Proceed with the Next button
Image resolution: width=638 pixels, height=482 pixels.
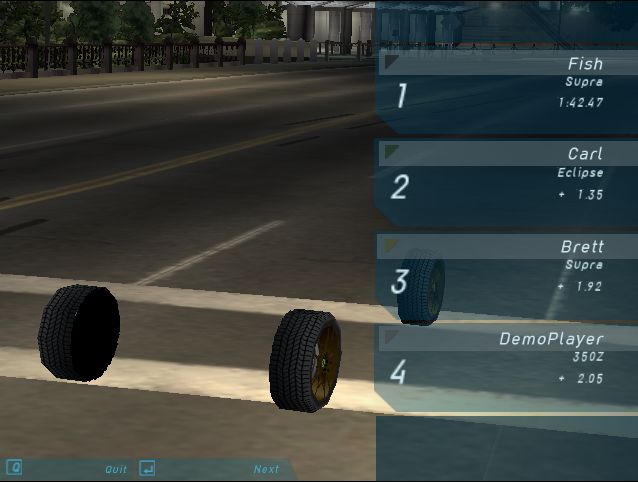coord(266,469)
